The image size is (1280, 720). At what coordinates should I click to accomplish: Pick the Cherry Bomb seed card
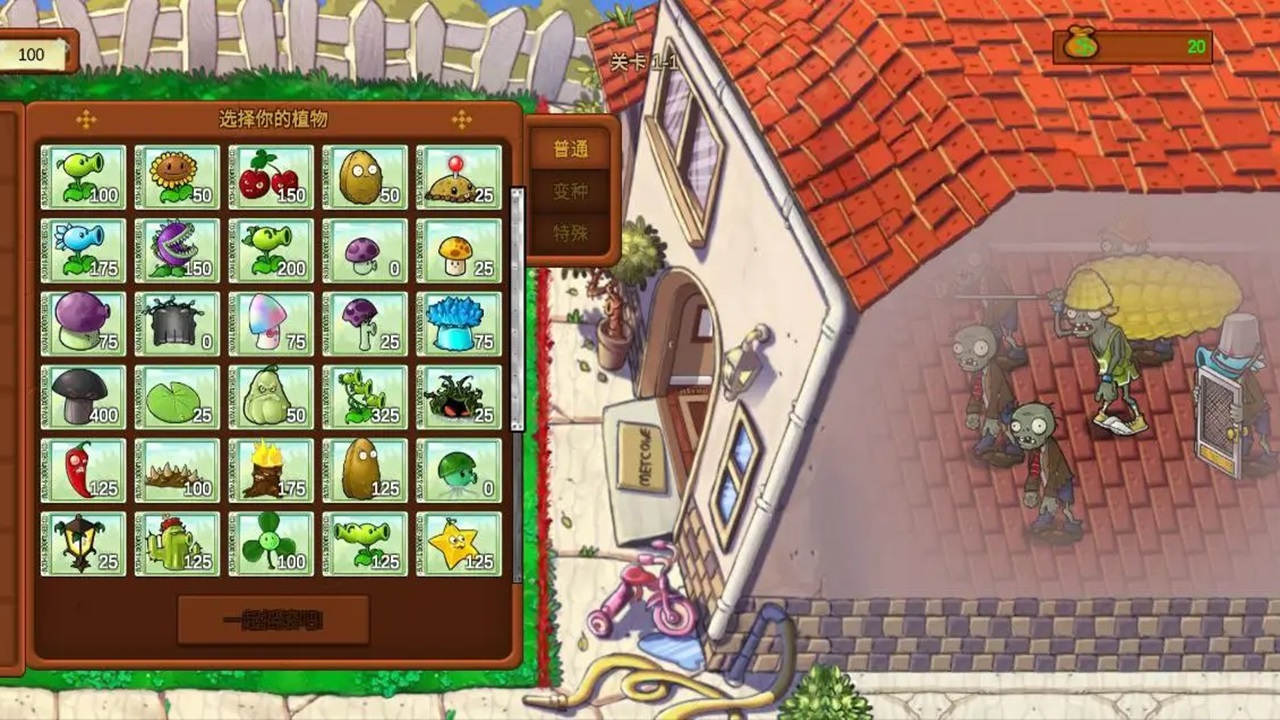[271, 177]
